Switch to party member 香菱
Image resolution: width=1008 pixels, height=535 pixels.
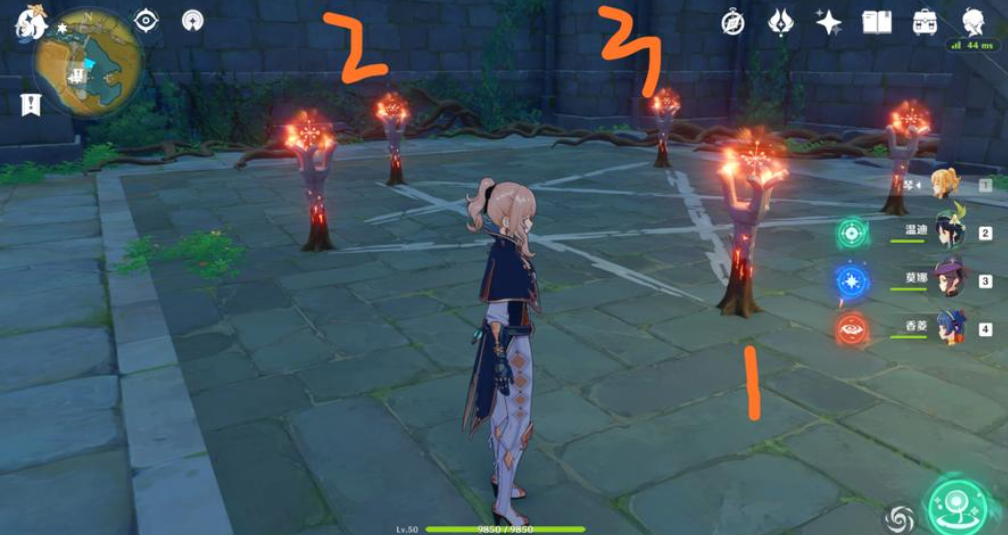pos(948,327)
